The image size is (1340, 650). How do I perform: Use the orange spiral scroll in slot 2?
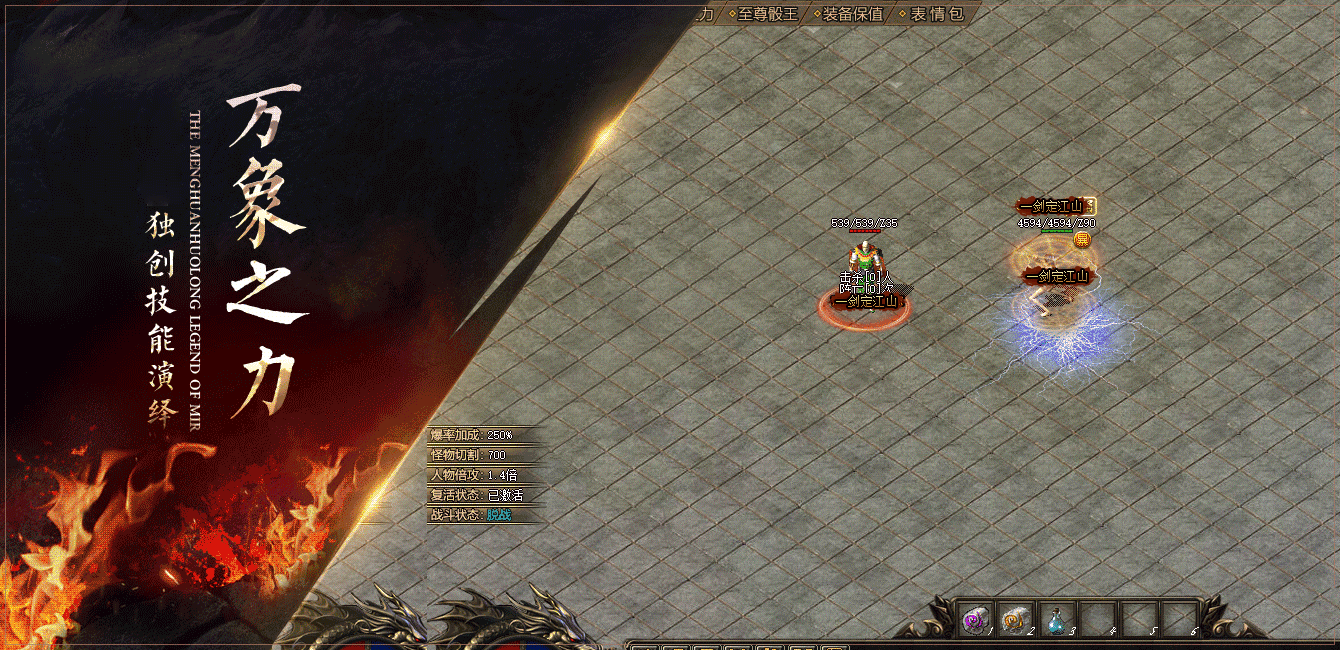1015,620
